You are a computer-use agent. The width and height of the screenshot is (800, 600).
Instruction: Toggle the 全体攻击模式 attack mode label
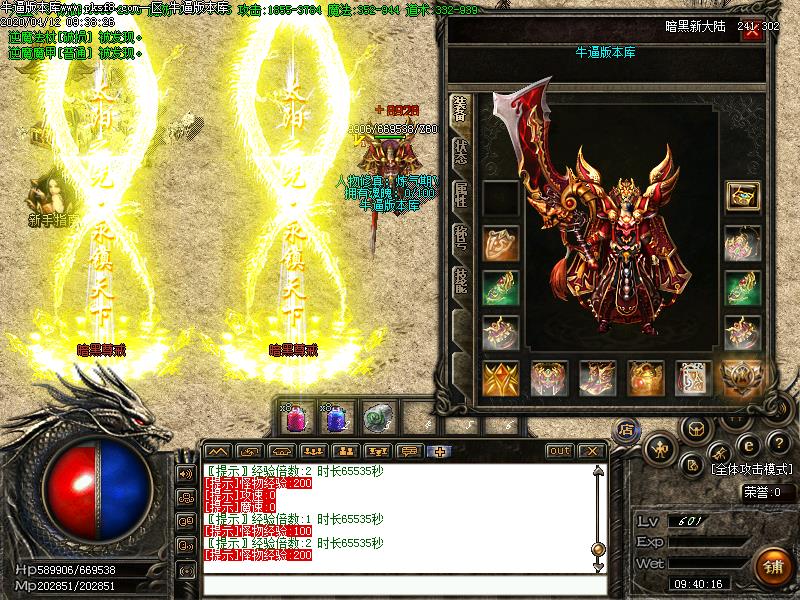751,468
